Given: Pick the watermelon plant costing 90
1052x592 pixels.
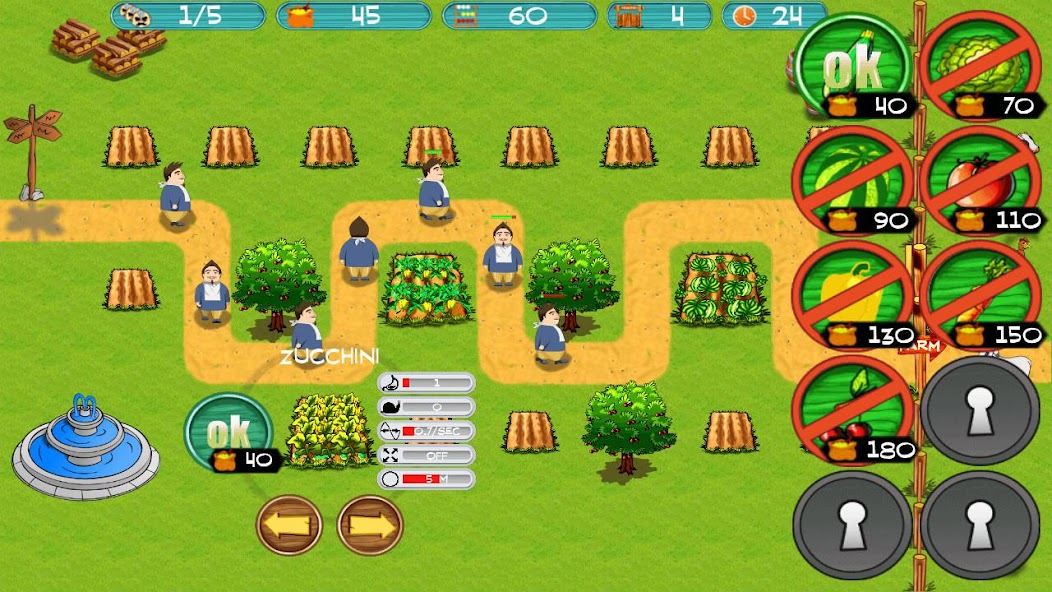Looking at the screenshot, I should click(853, 183).
